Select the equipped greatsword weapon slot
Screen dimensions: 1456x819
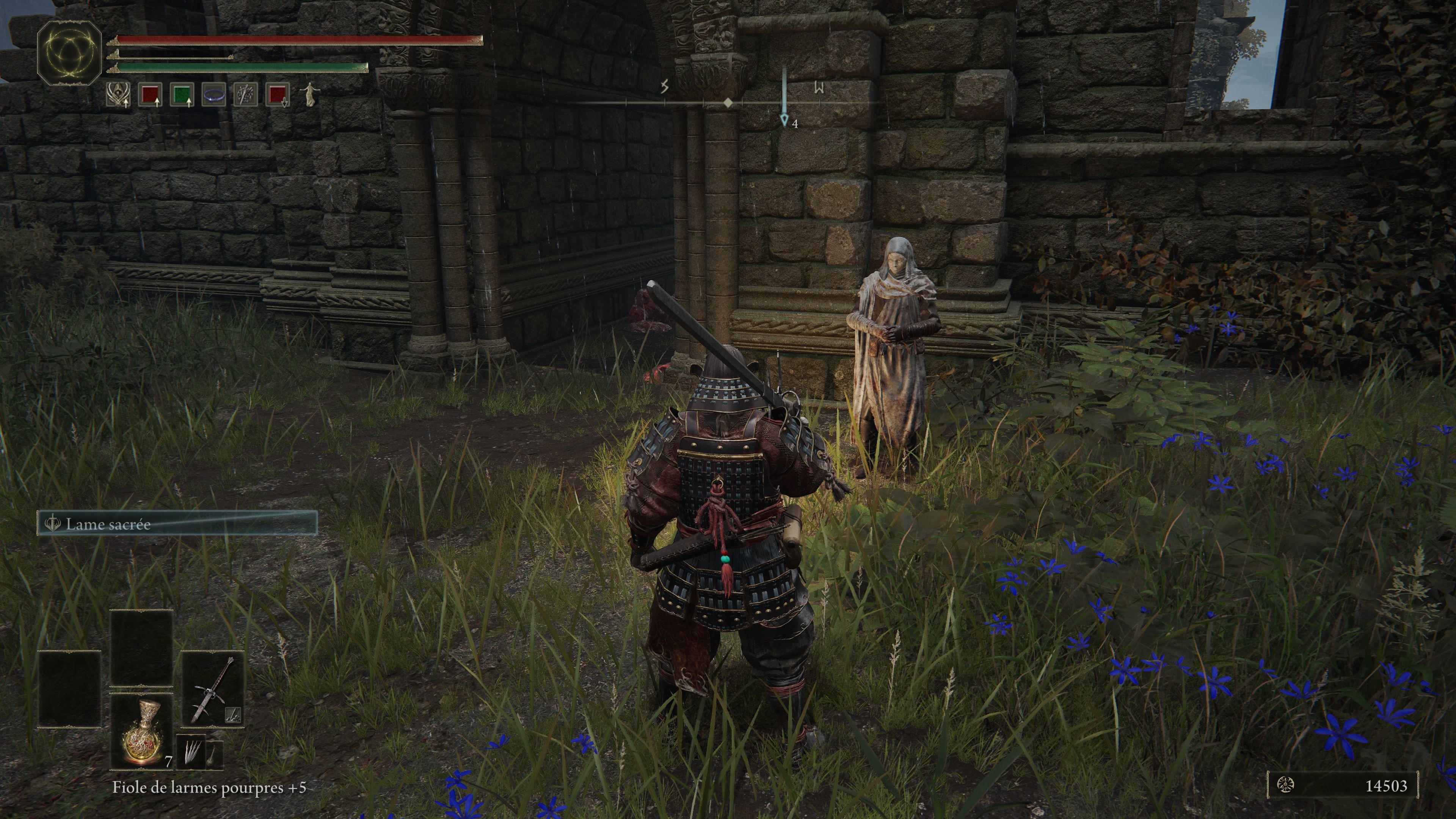(212, 690)
